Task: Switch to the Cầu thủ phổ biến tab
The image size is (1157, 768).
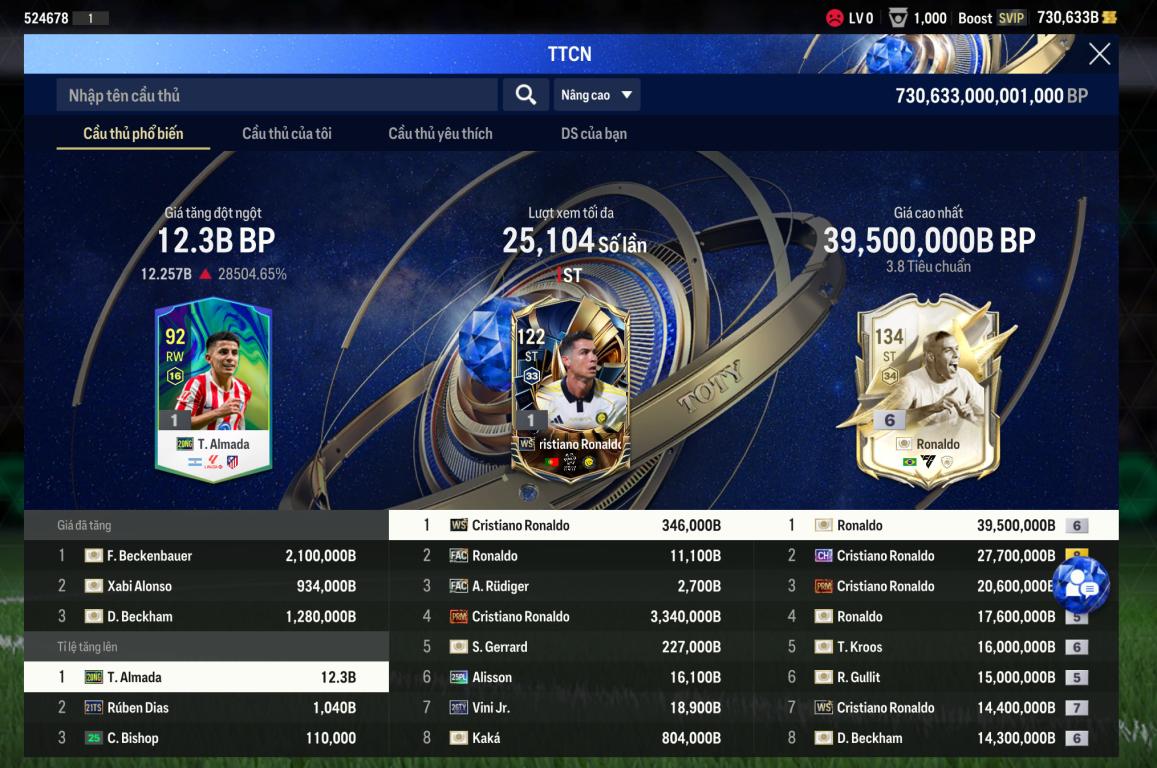Action: point(133,133)
